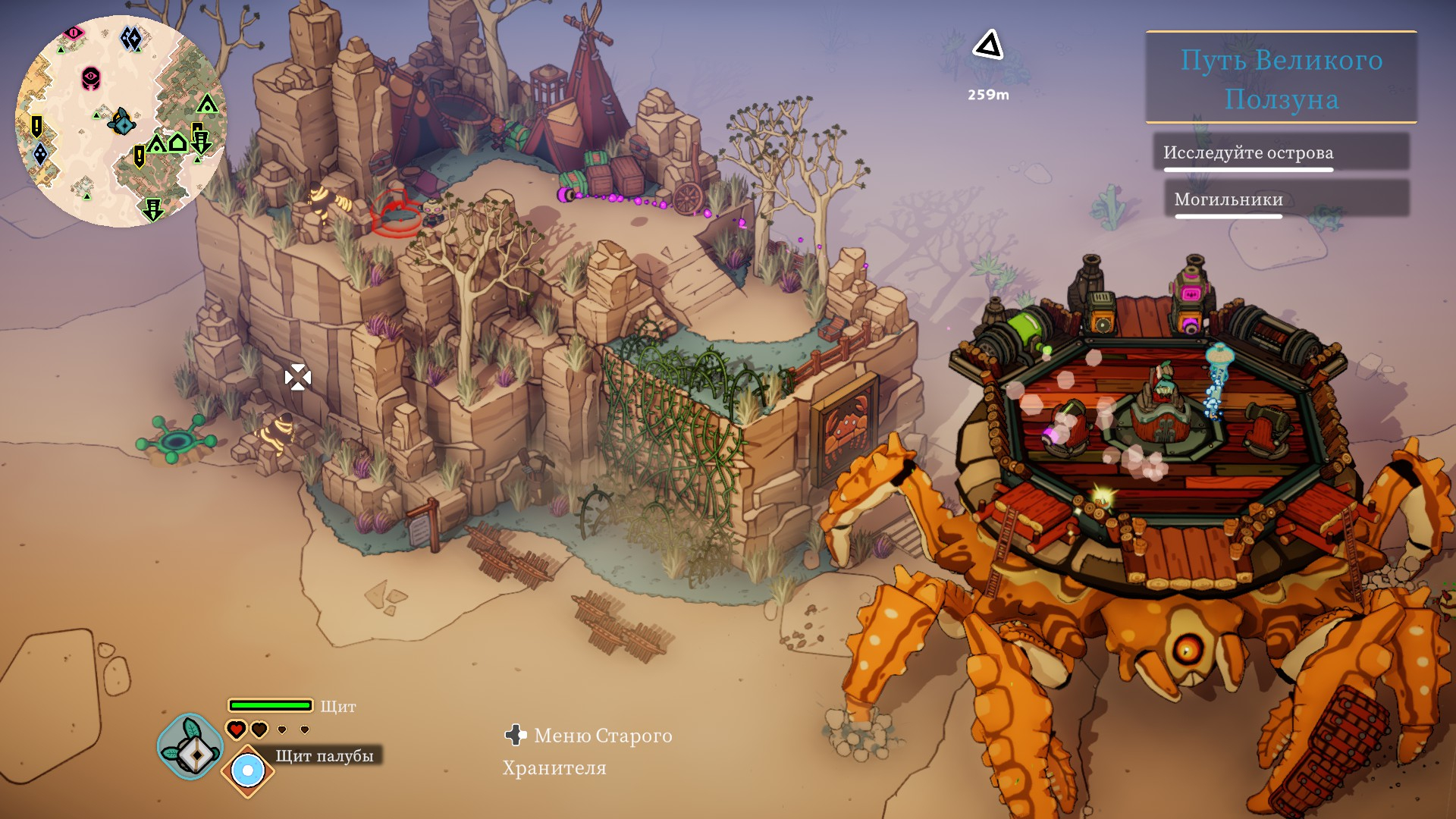This screenshot has width=1456, height=819.
Task: Click the leafy turtle portrait icon
Action: pos(190,746)
